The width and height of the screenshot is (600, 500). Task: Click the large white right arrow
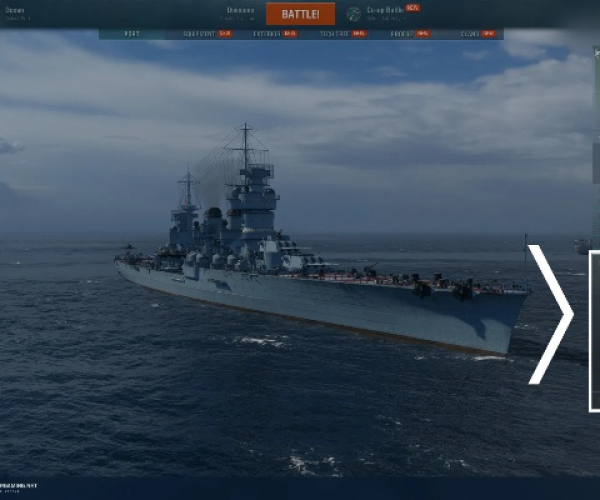[x=552, y=314]
